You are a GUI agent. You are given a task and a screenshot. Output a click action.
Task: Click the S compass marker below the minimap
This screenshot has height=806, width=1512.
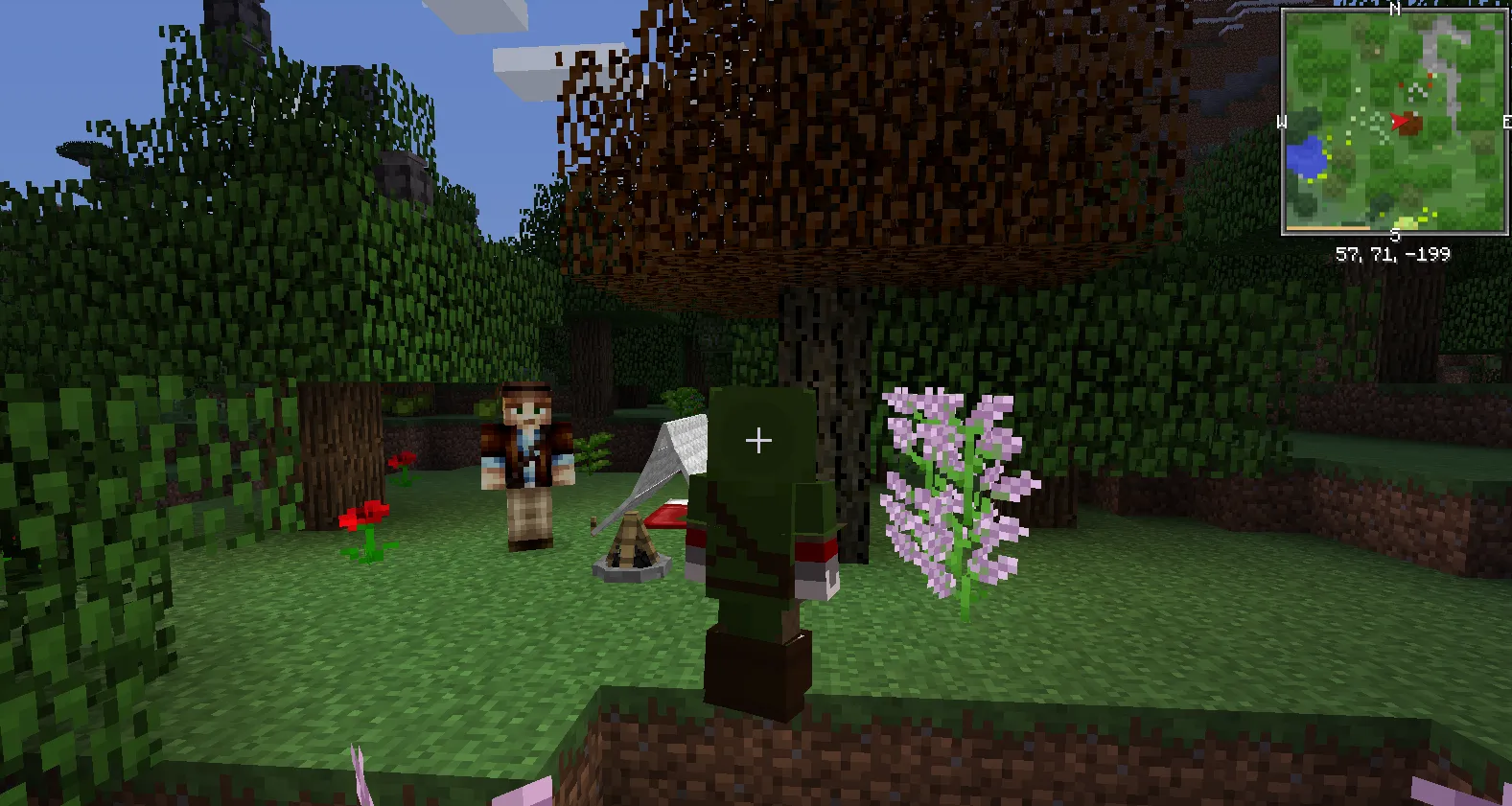click(1395, 234)
